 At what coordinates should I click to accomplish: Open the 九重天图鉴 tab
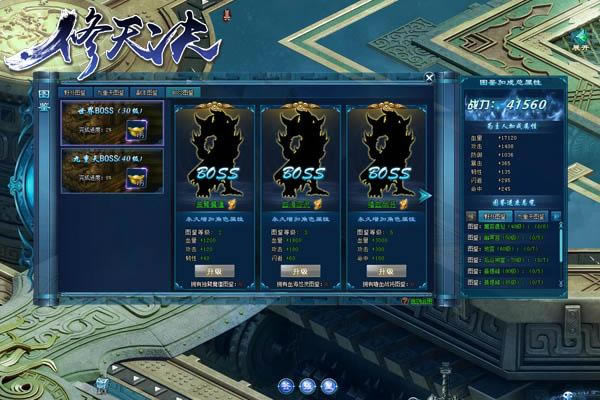108,92
